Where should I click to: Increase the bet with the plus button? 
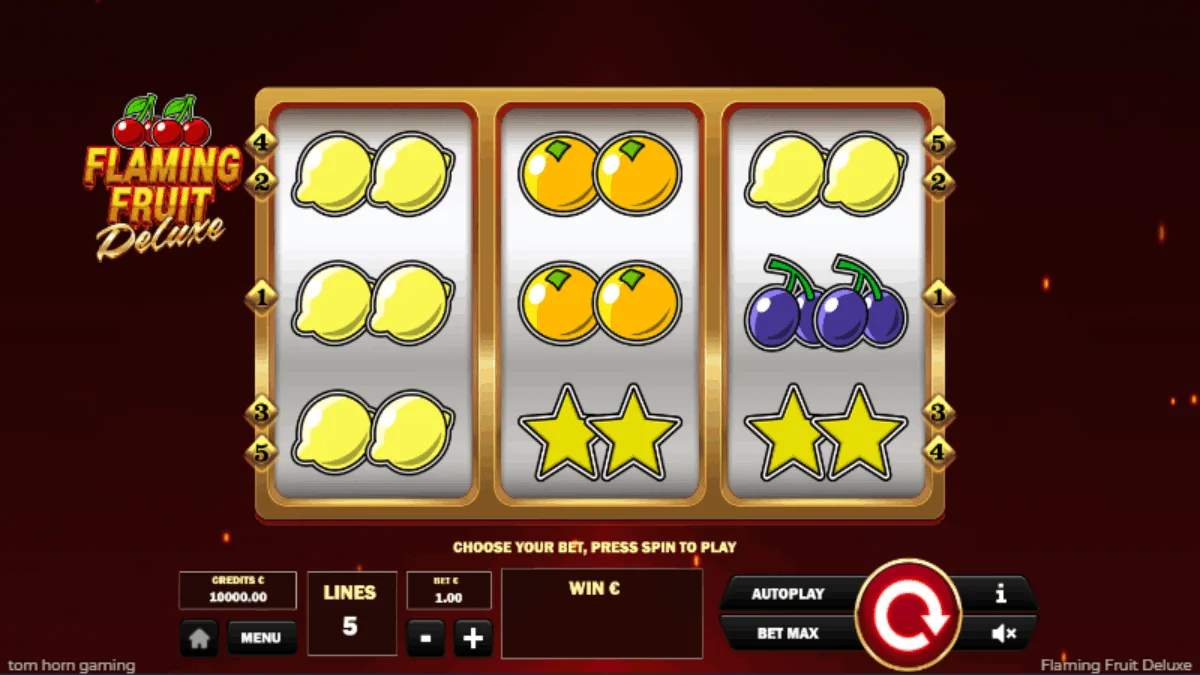click(x=473, y=638)
